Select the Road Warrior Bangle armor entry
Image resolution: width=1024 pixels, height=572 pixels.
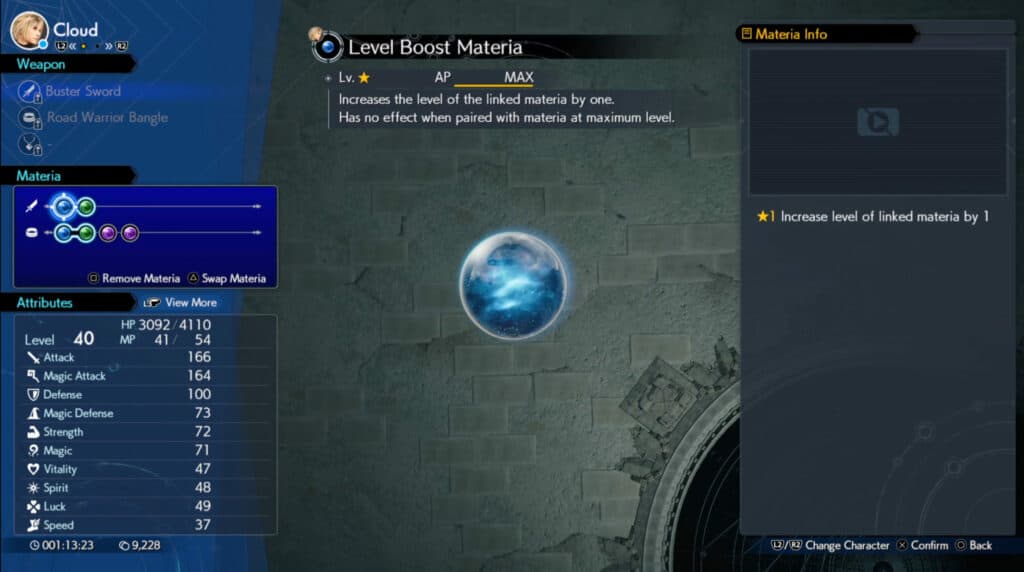click(x=106, y=117)
